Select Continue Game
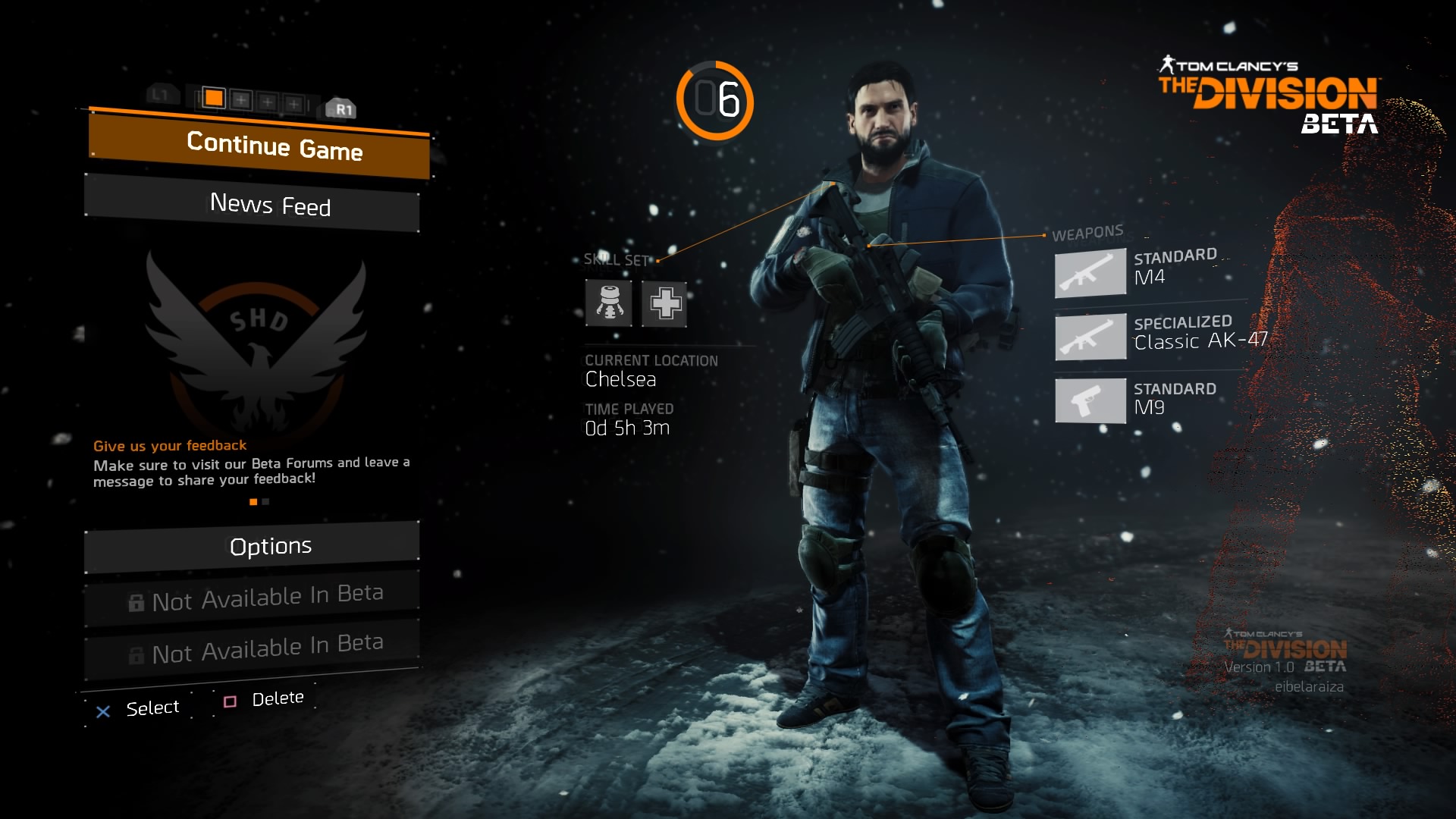Image resolution: width=1456 pixels, height=819 pixels. (260, 146)
